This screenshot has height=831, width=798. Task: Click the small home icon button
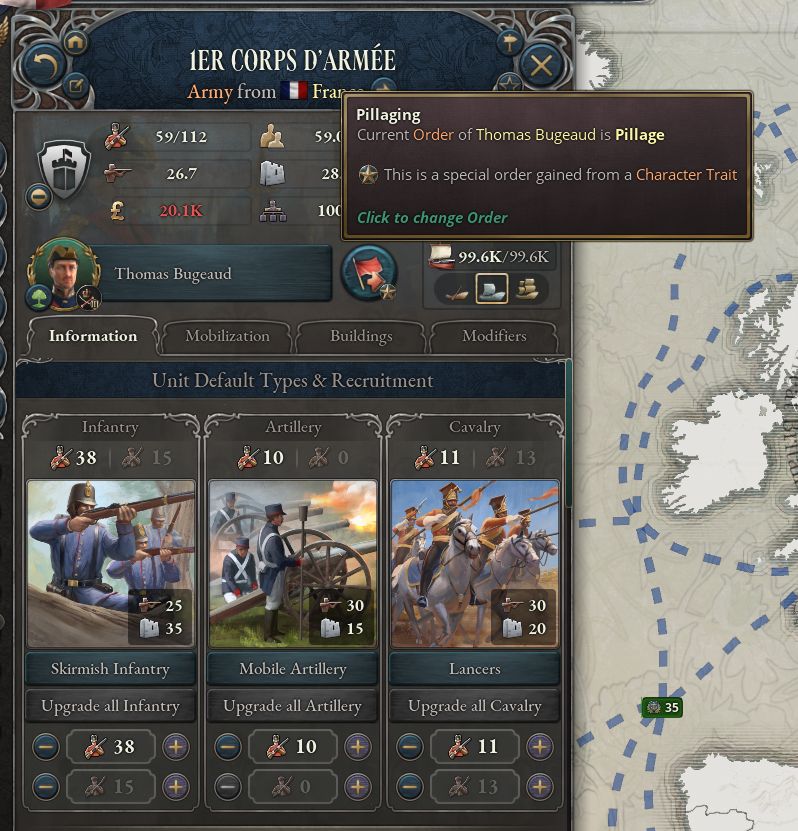point(75,42)
